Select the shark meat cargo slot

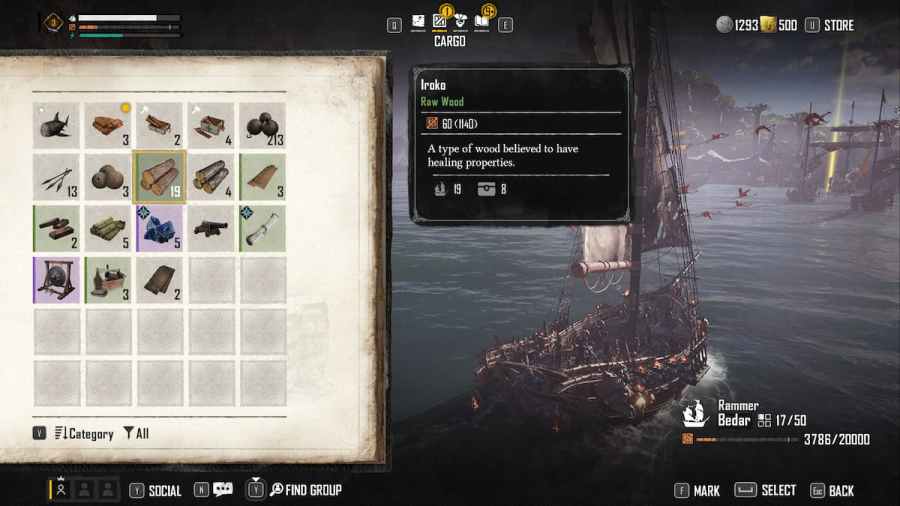56,125
